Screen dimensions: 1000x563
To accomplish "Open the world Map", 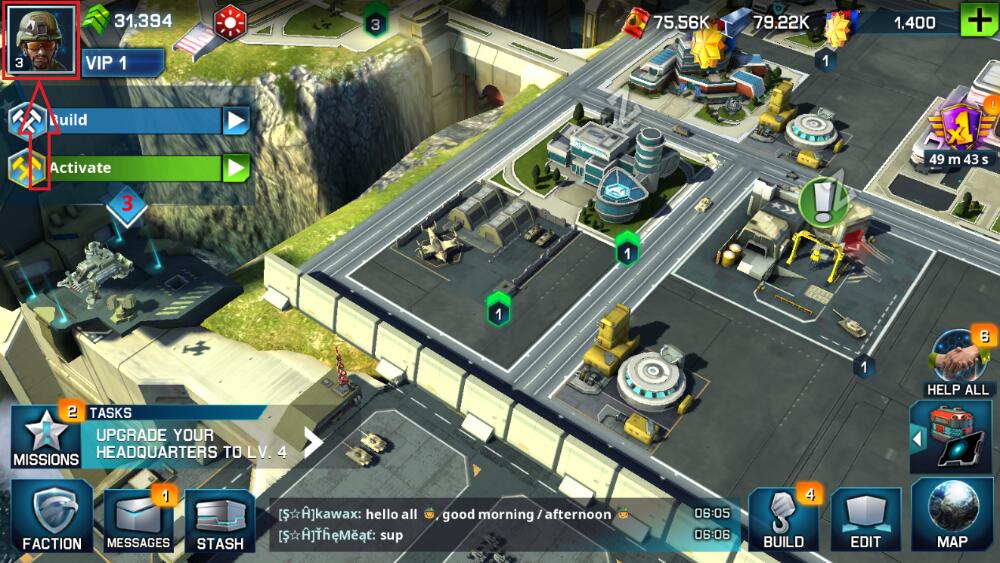I will [x=951, y=518].
